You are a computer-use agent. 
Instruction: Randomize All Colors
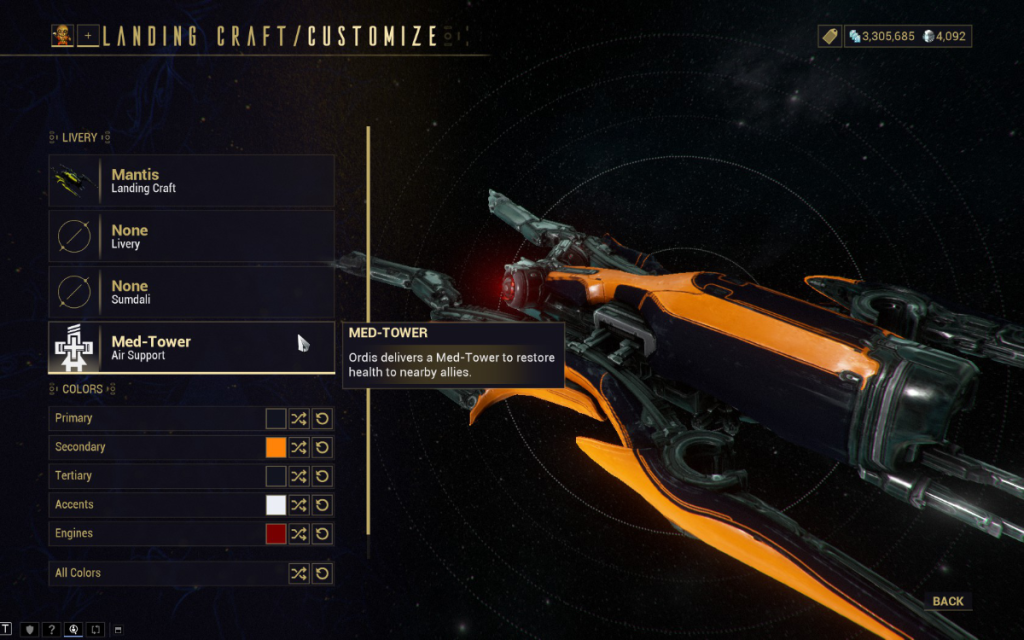[299, 573]
